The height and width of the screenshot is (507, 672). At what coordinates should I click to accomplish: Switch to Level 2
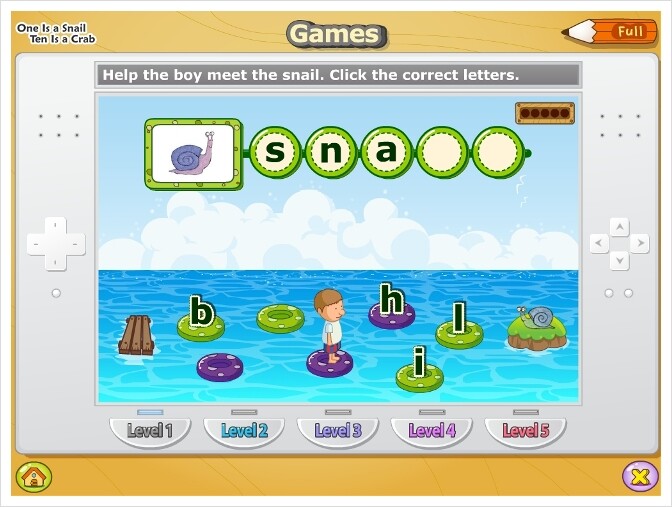click(x=244, y=431)
